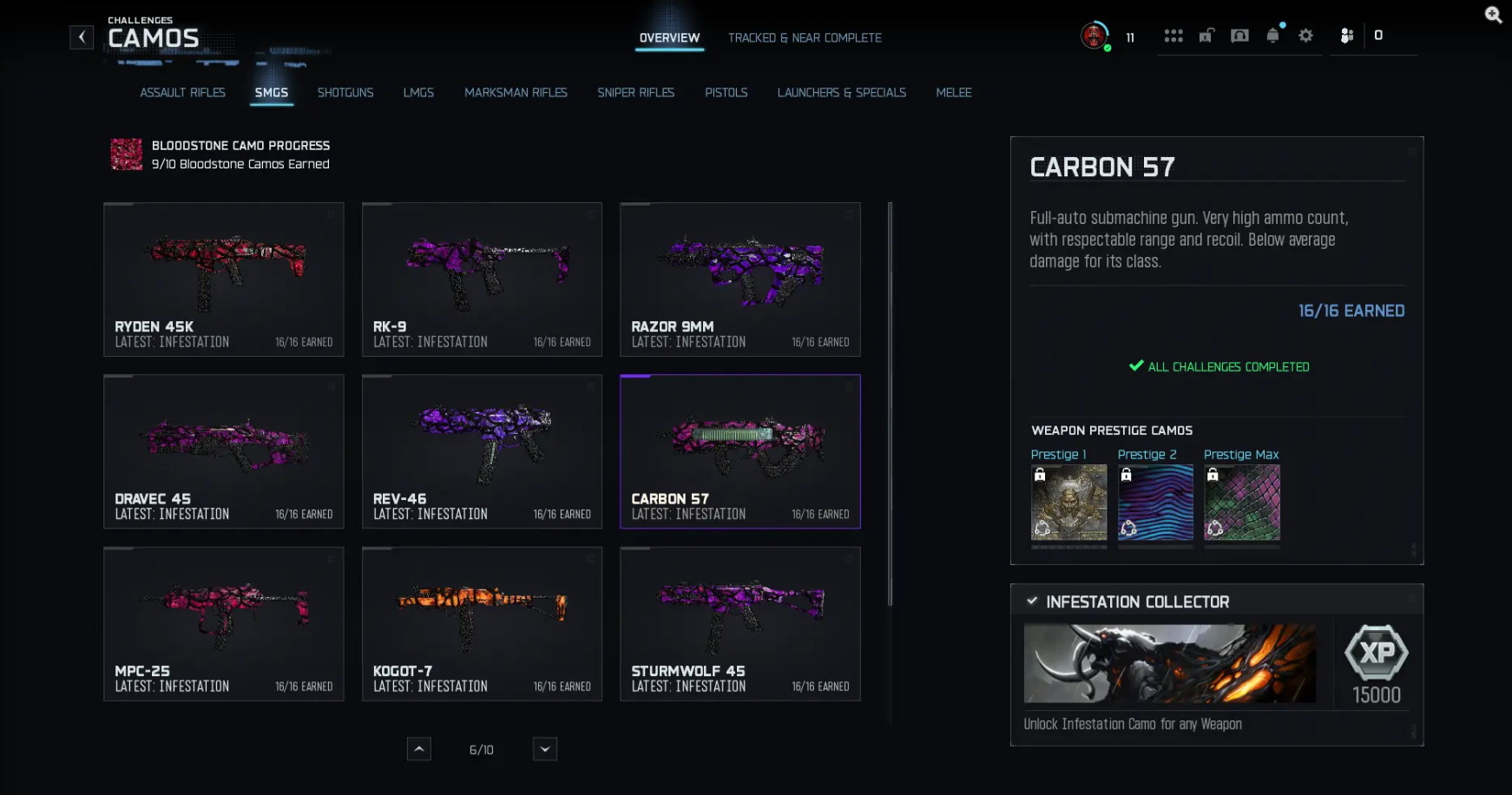This screenshot has height=795, width=1512.
Task: Open the apps grid icon
Action: coord(1174,36)
